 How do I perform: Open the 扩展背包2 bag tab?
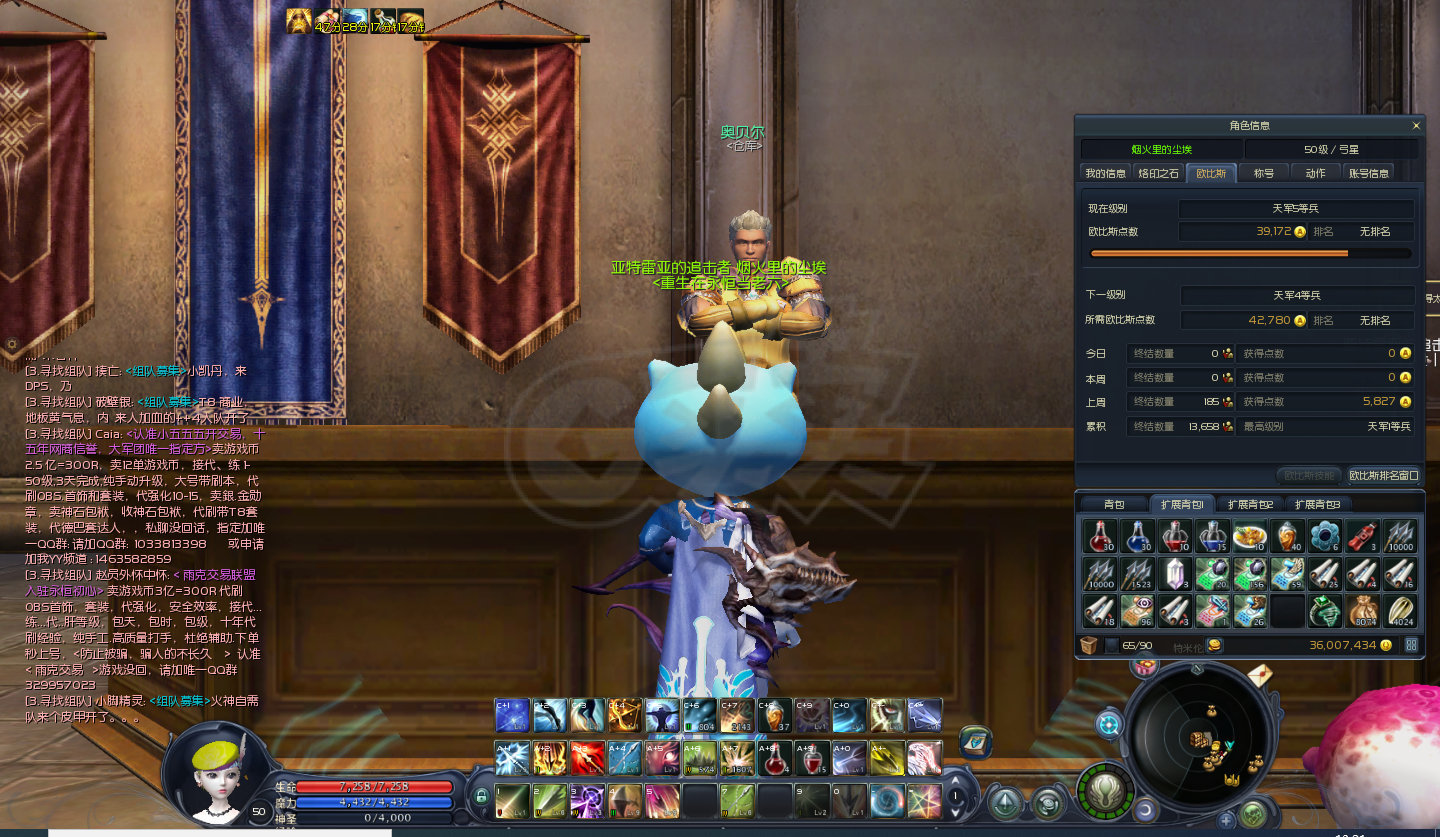(x=1249, y=504)
